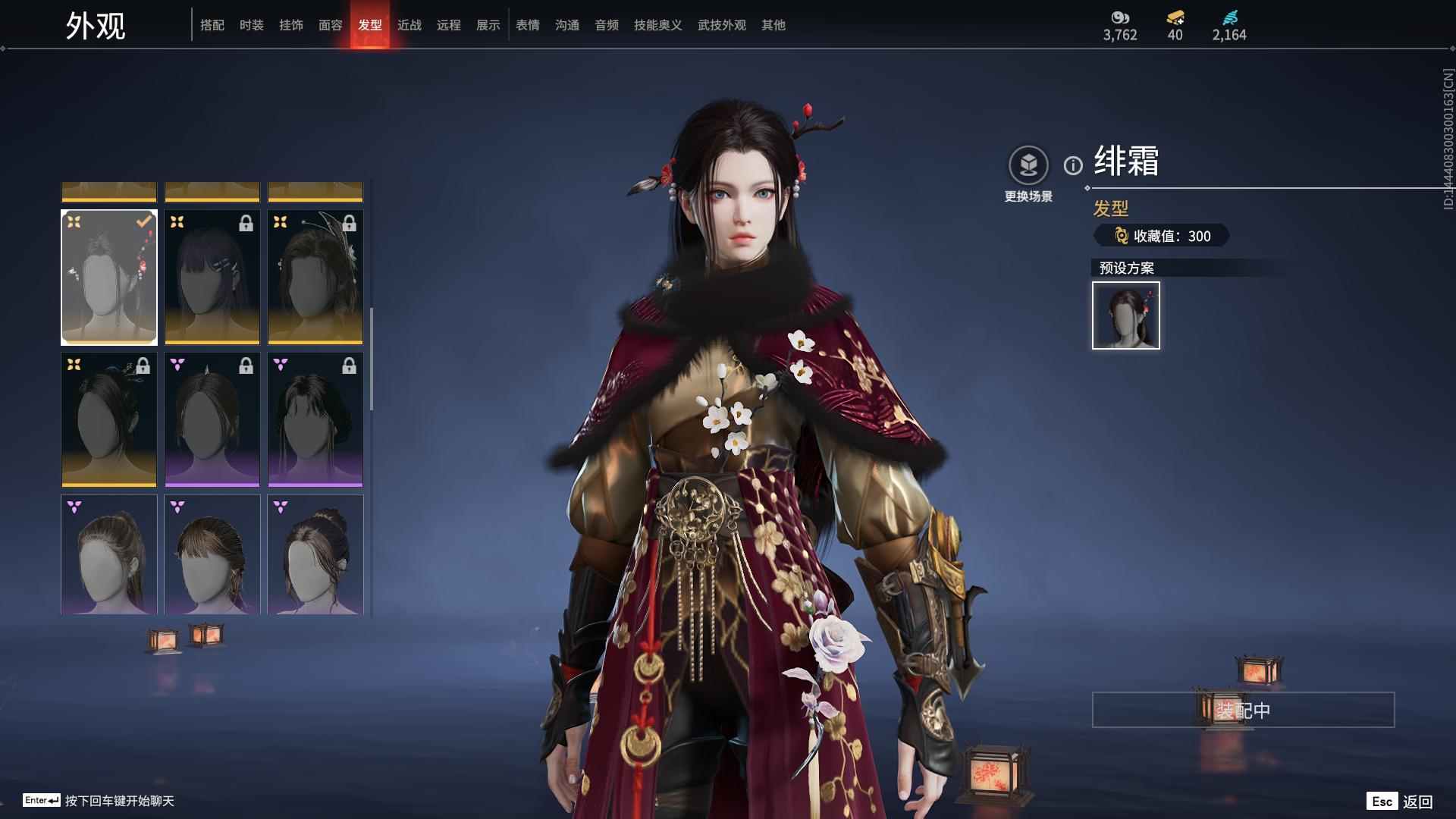Choose the 其他 tab
The height and width of the screenshot is (819, 1456).
[773, 25]
